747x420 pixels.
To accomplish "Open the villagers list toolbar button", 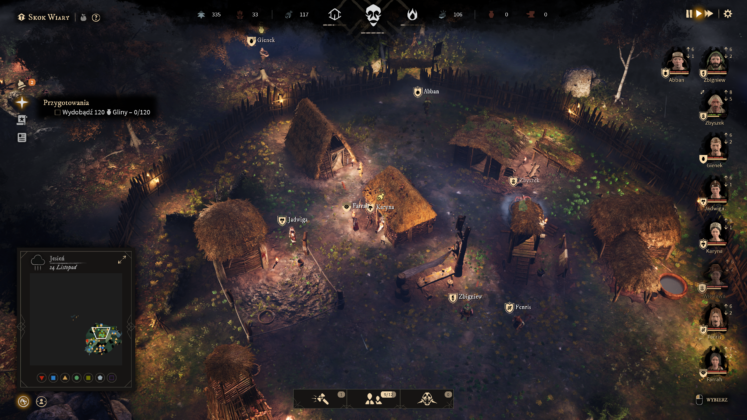I will click(373, 398).
